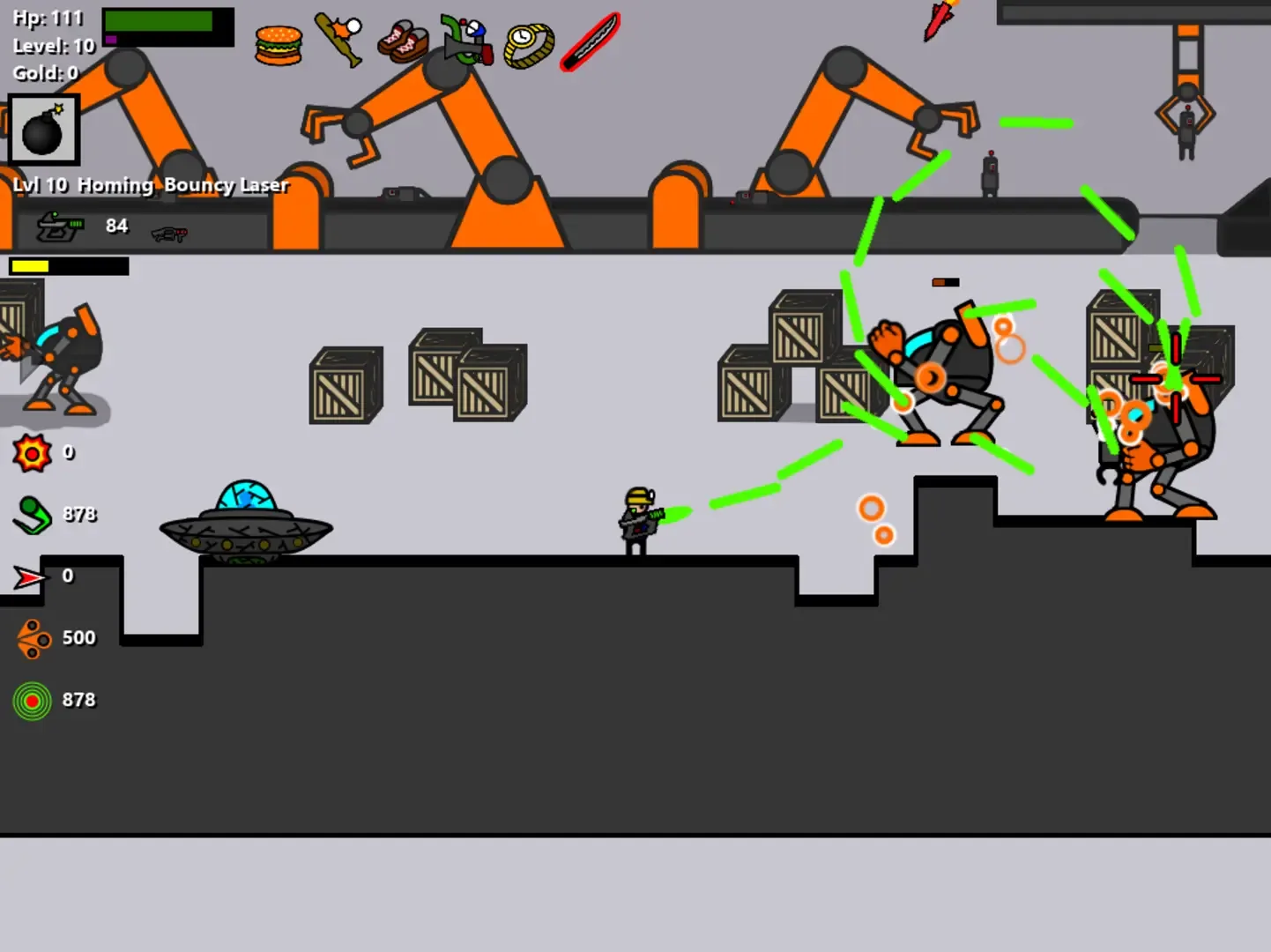Select the red pistol weapon slot

point(170,233)
